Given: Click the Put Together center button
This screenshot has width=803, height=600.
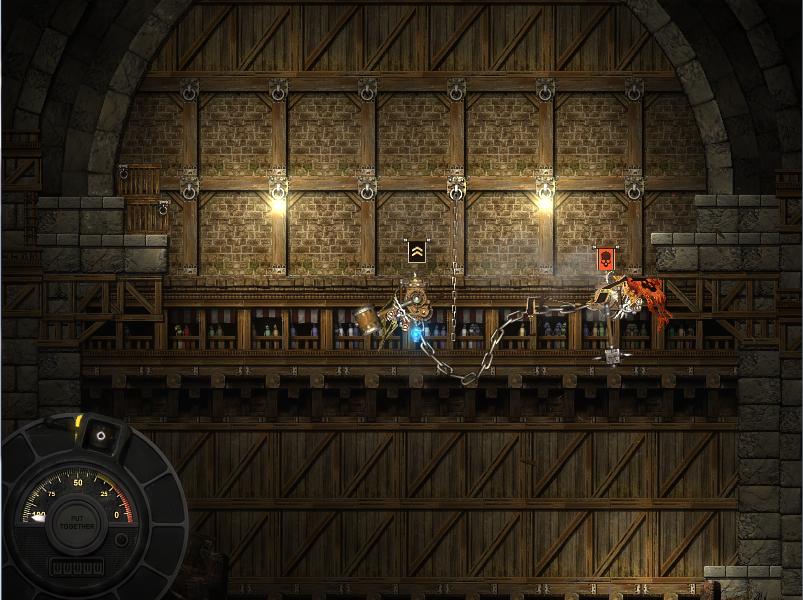Looking at the screenshot, I should tap(77, 522).
